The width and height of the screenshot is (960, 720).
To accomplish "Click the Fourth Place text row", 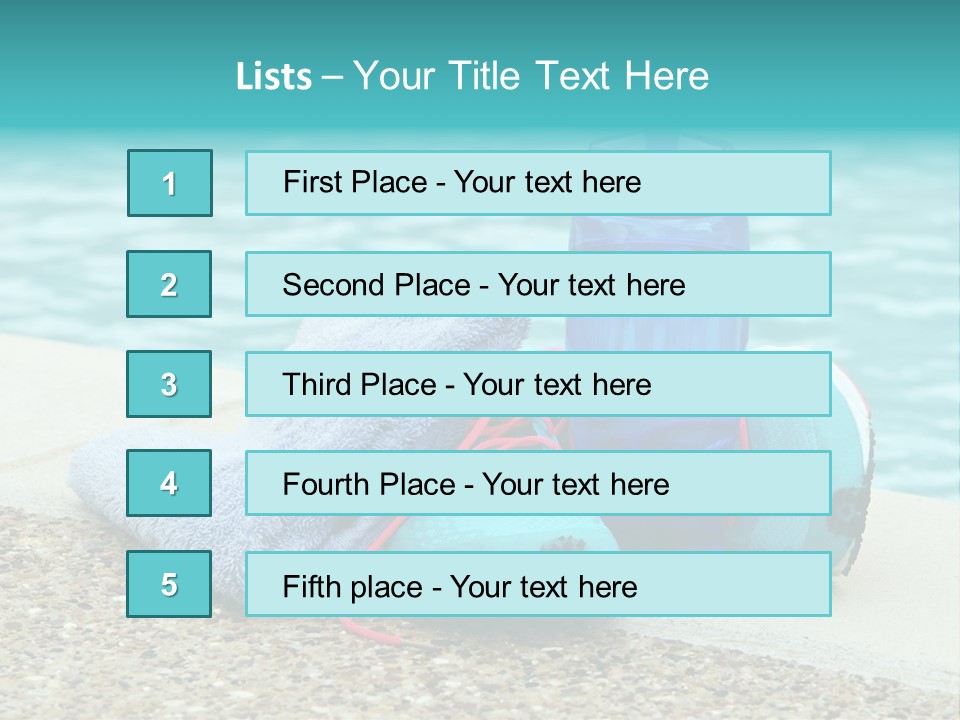I will point(538,483).
